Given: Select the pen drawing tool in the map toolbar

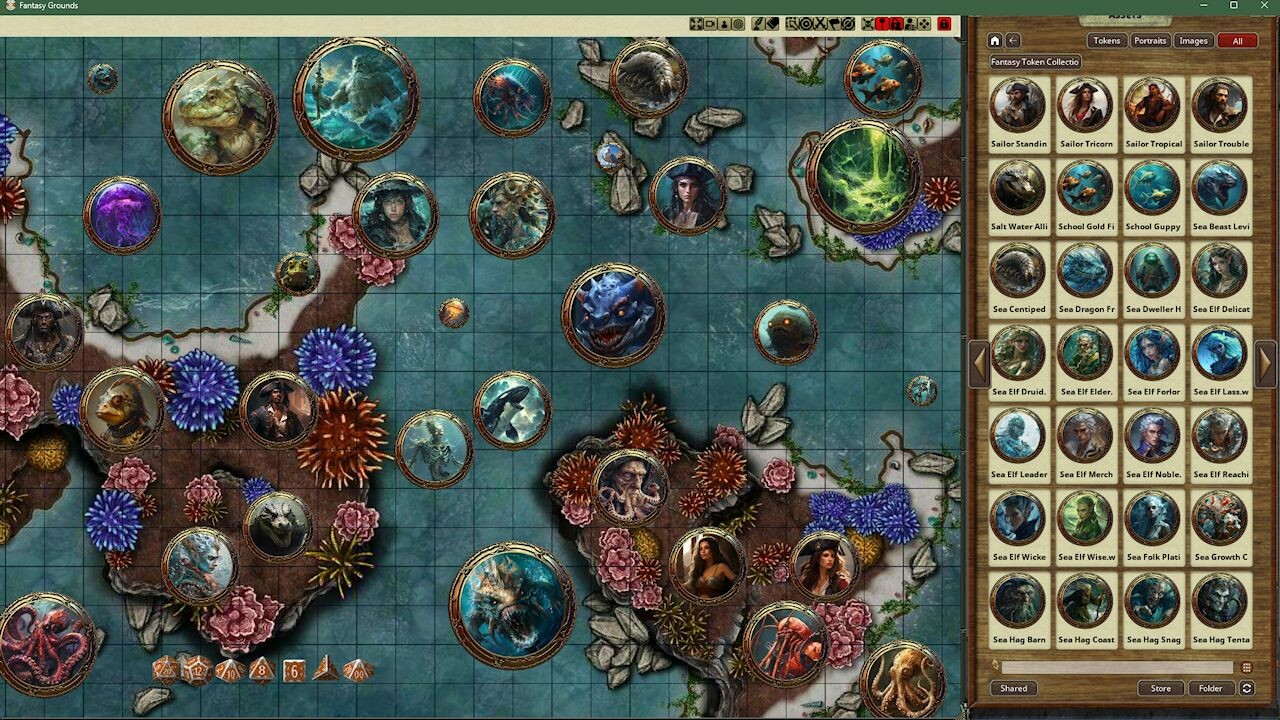Looking at the screenshot, I should (x=757, y=24).
